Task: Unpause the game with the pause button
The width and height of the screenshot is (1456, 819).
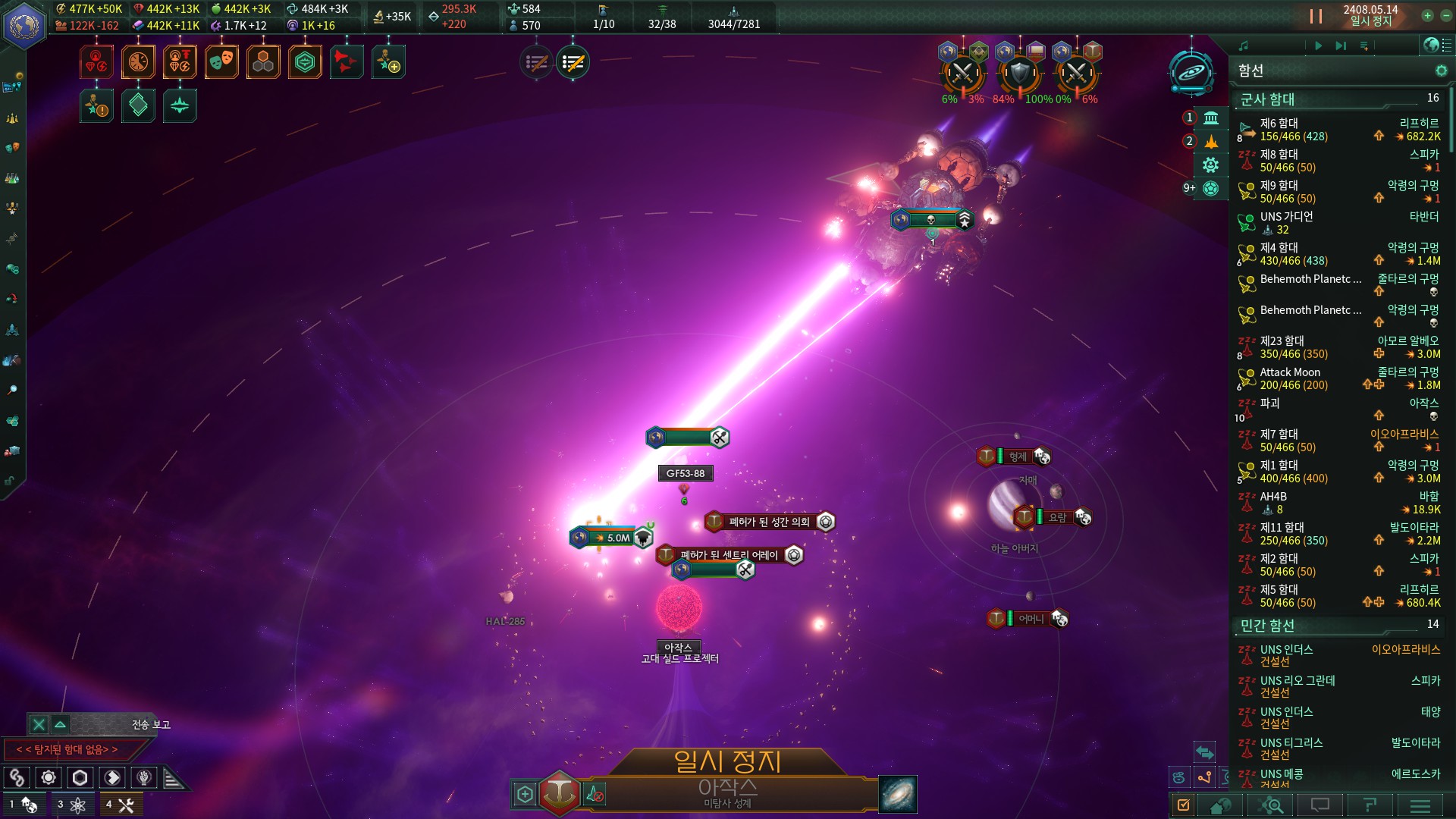Action: pos(1316,16)
